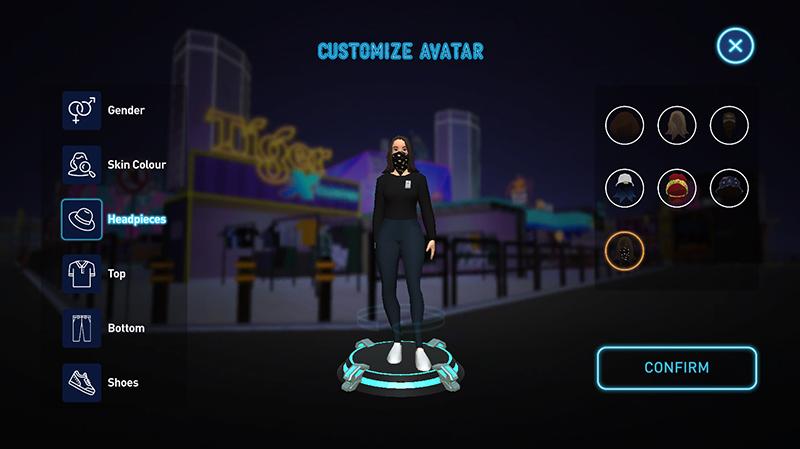
Task: Switch to the Bottom clothing category
Action: 80,328
